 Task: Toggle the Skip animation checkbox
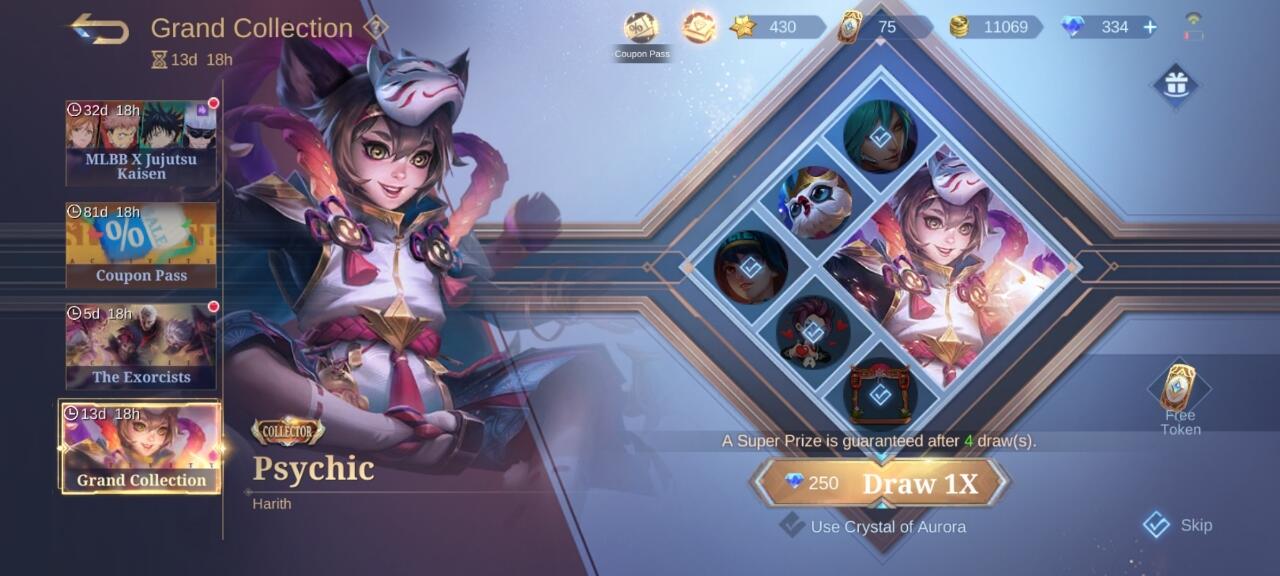1157,525
